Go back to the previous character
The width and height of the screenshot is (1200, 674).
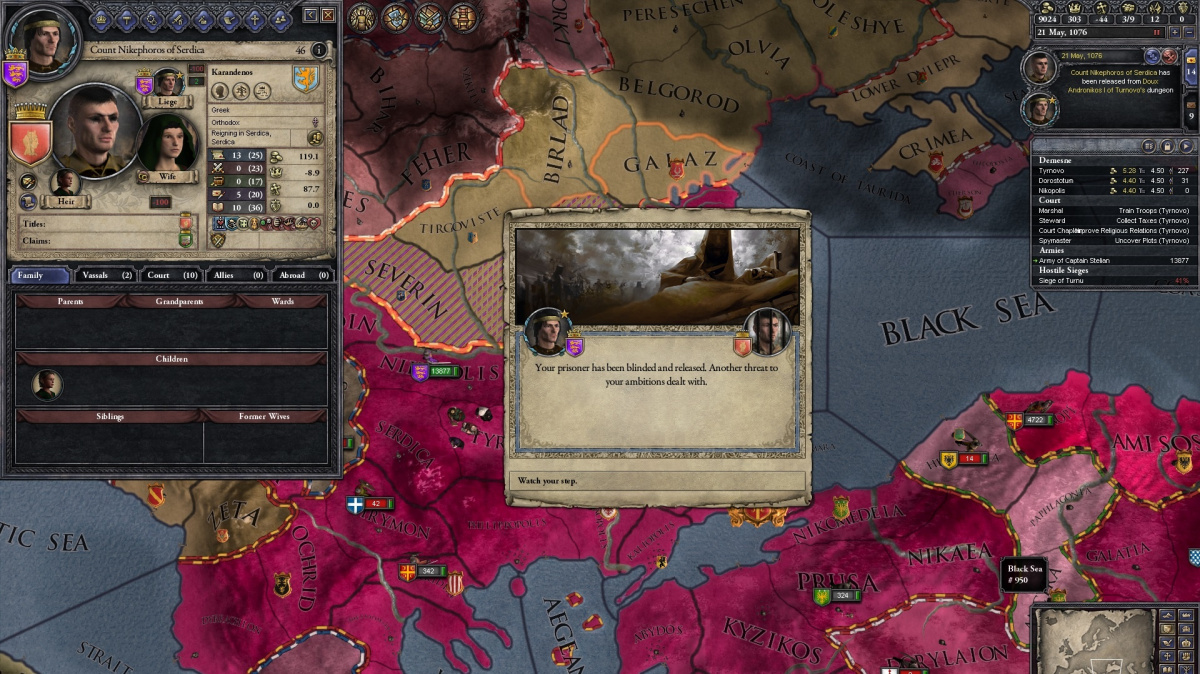pos(310,14)
